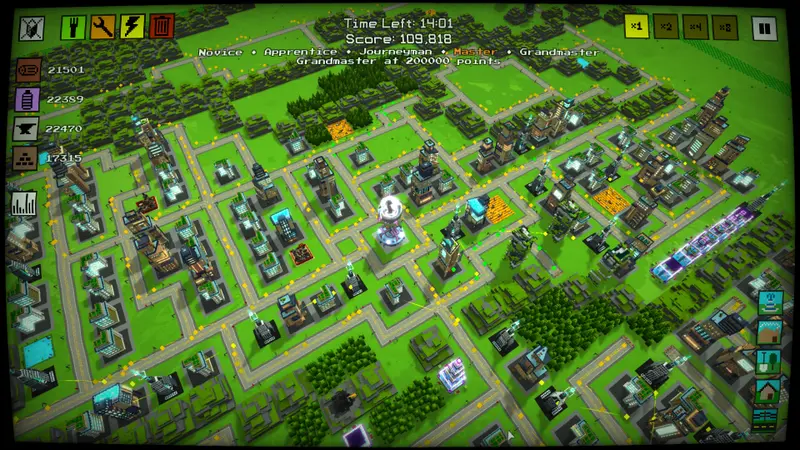Viewport: 800px width, 450px height.
Task: Select the fountain building icon
Action: click(769, 303)
